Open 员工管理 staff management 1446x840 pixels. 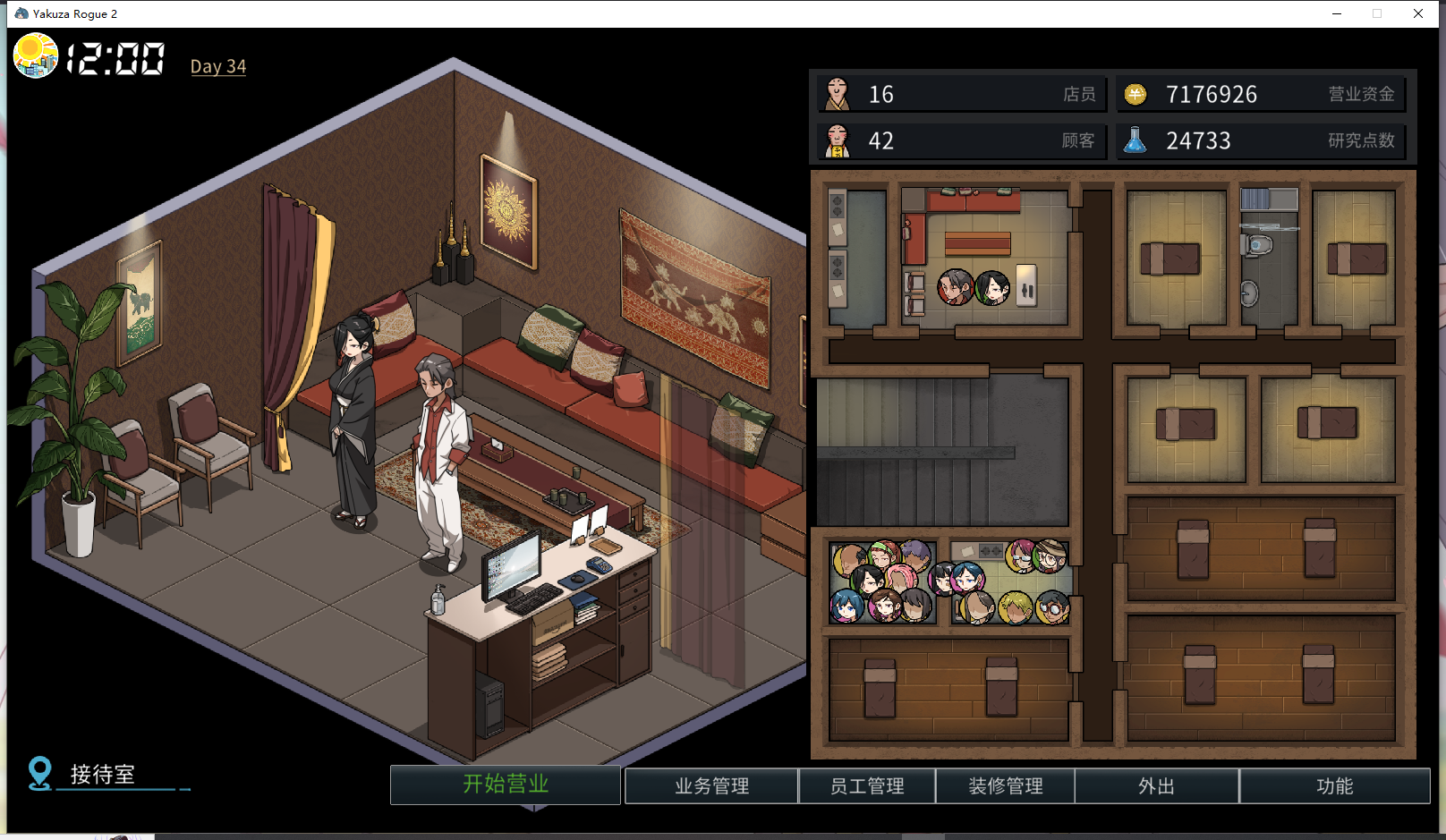coord(867,786)
